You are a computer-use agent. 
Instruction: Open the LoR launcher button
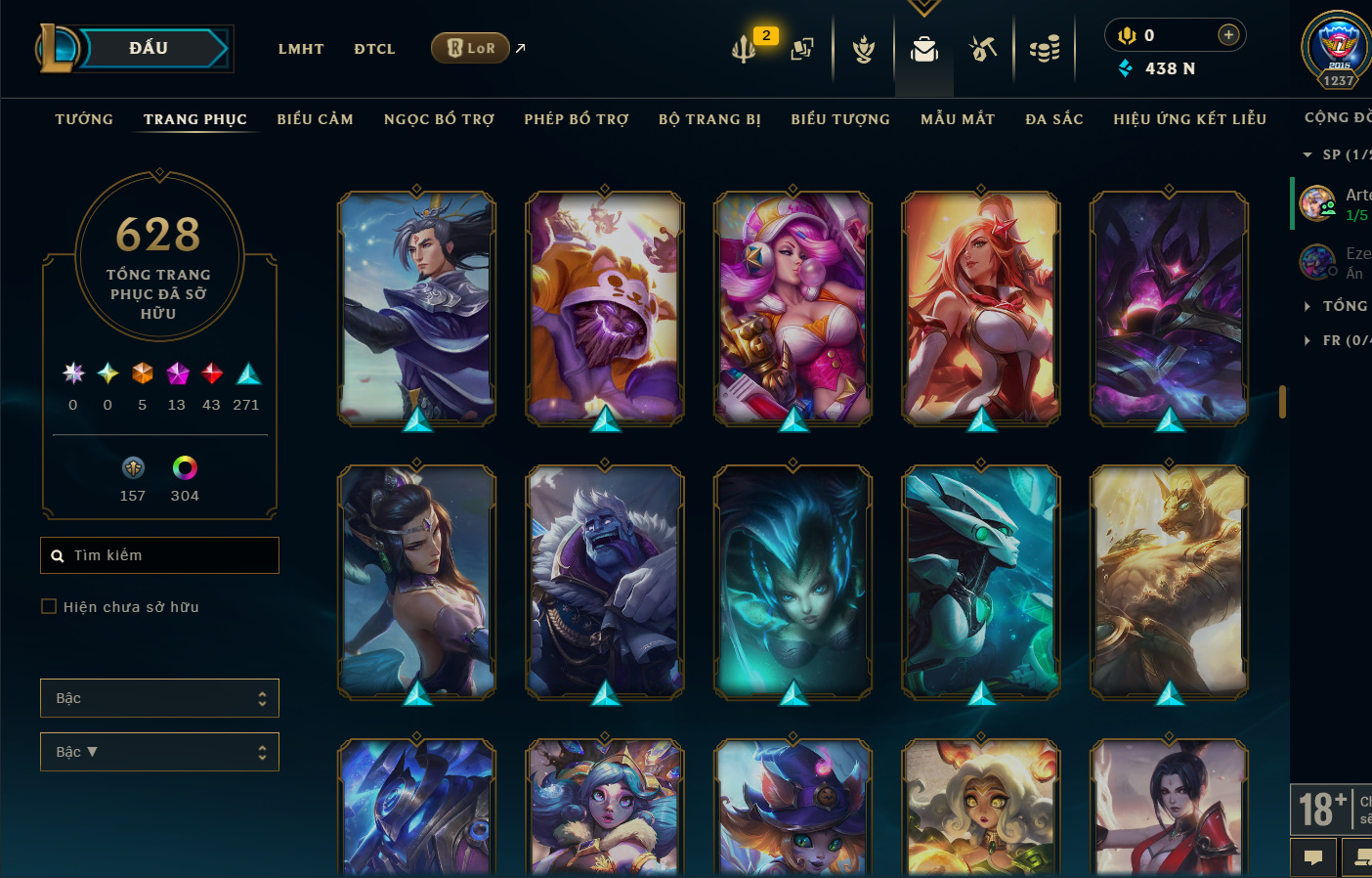pyautogui.click(x=470, y=48)
